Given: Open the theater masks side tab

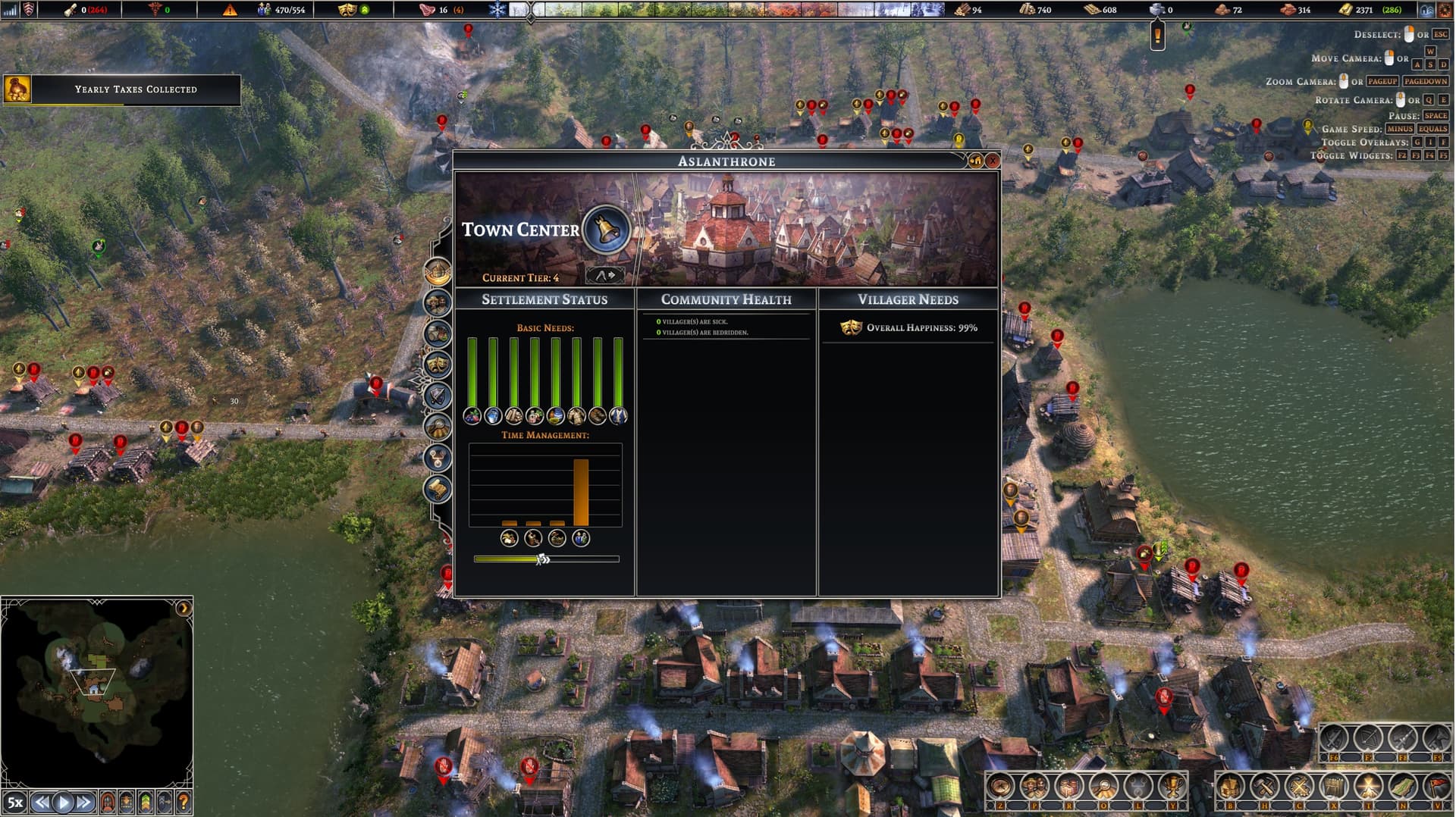Looking at the screenshot, I should 438,365.
